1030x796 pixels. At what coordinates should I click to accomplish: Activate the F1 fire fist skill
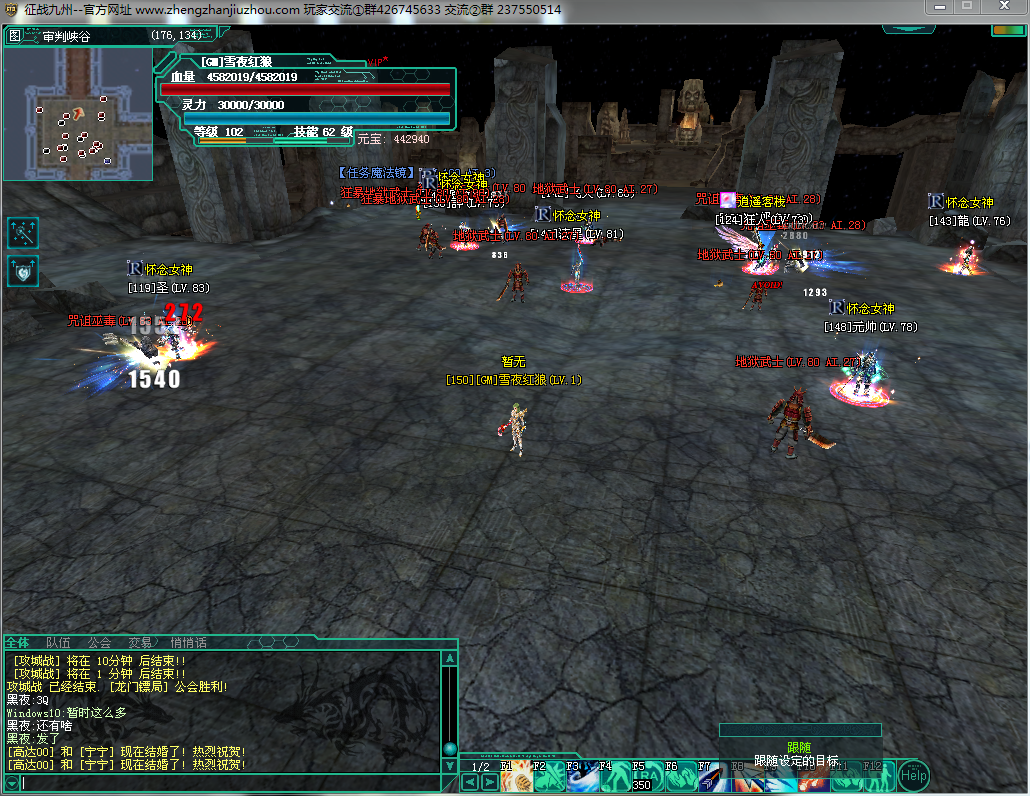pos(518,776)
